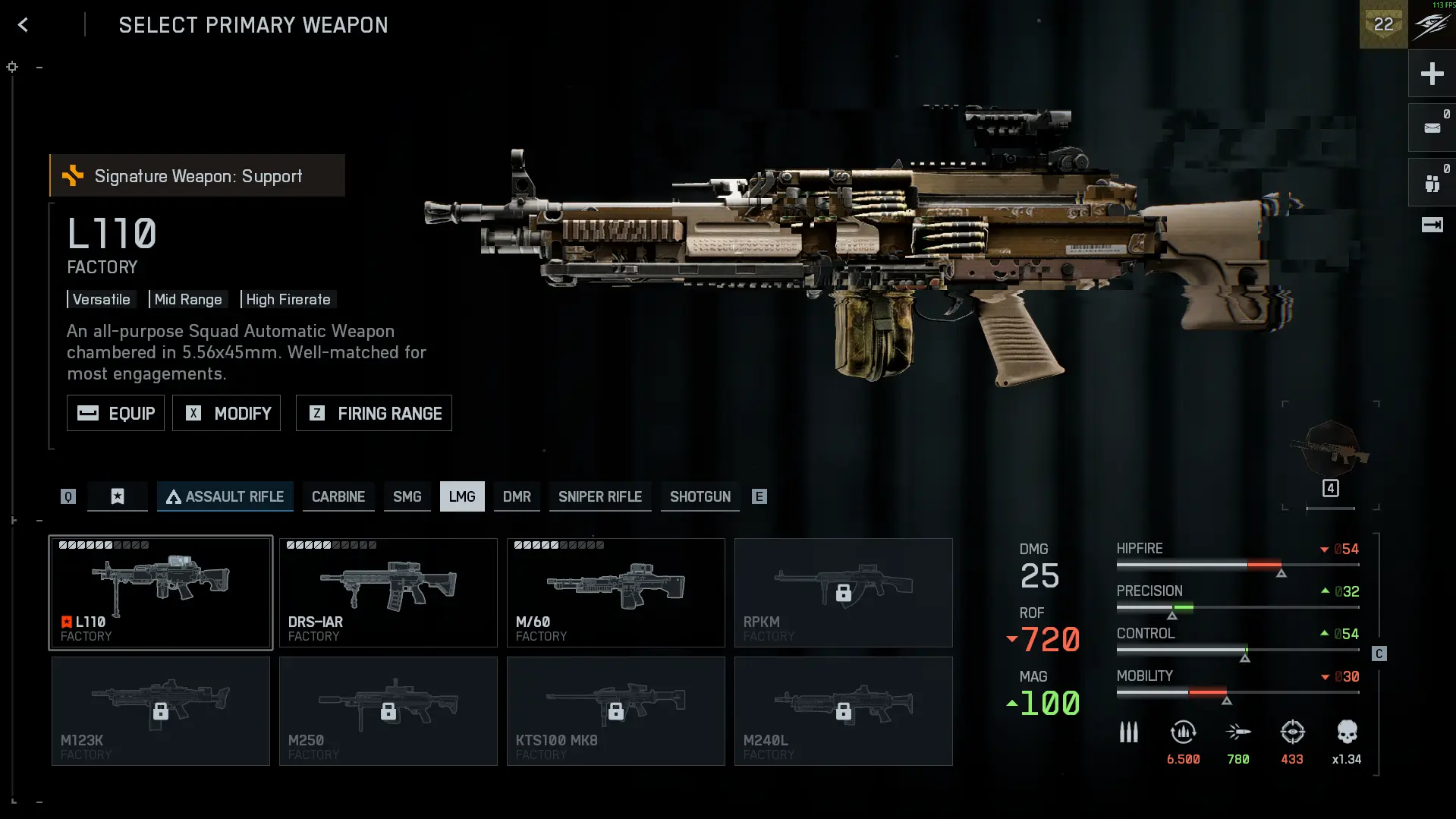
Task: Choose the Sniper Rifle tab
Action: click(599, 496)
